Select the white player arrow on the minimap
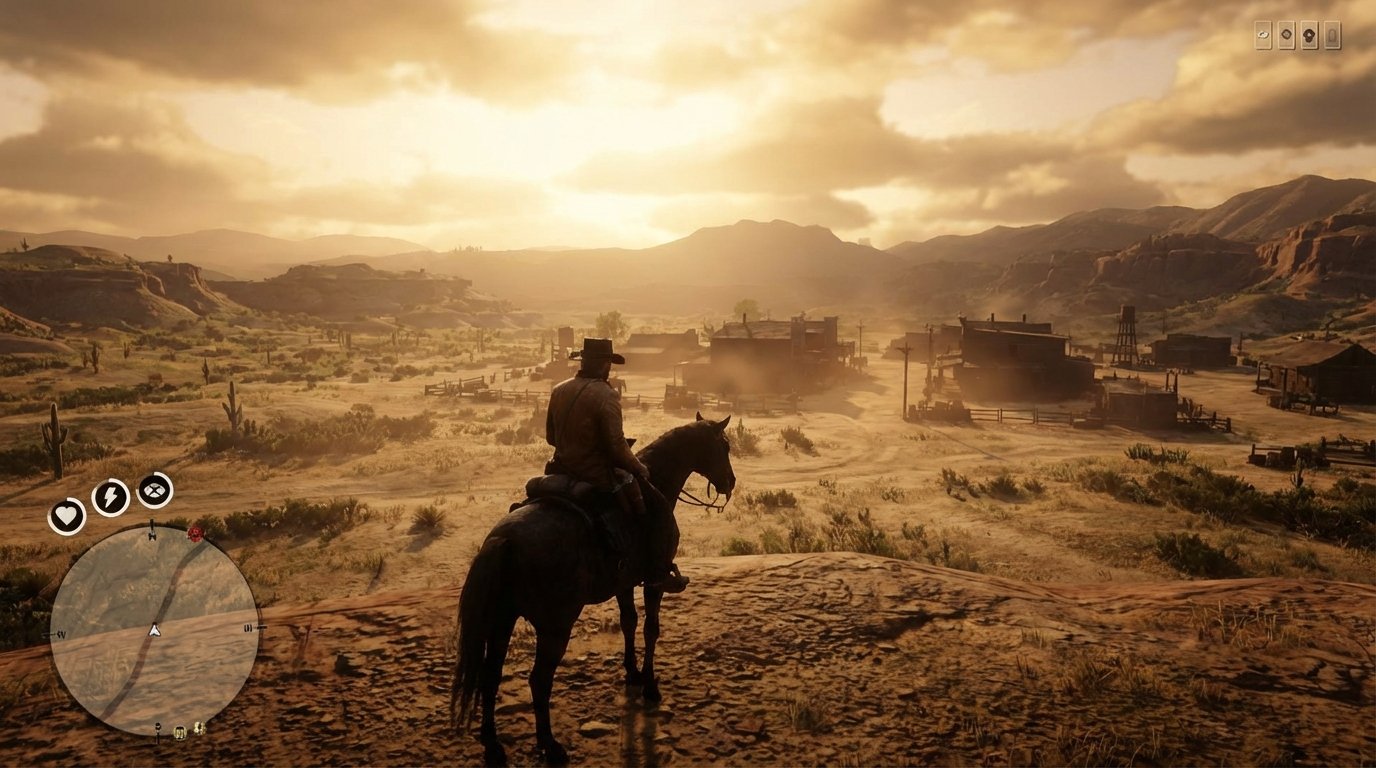The height and width of the screenshot is (768, 1376). [154, 631]
